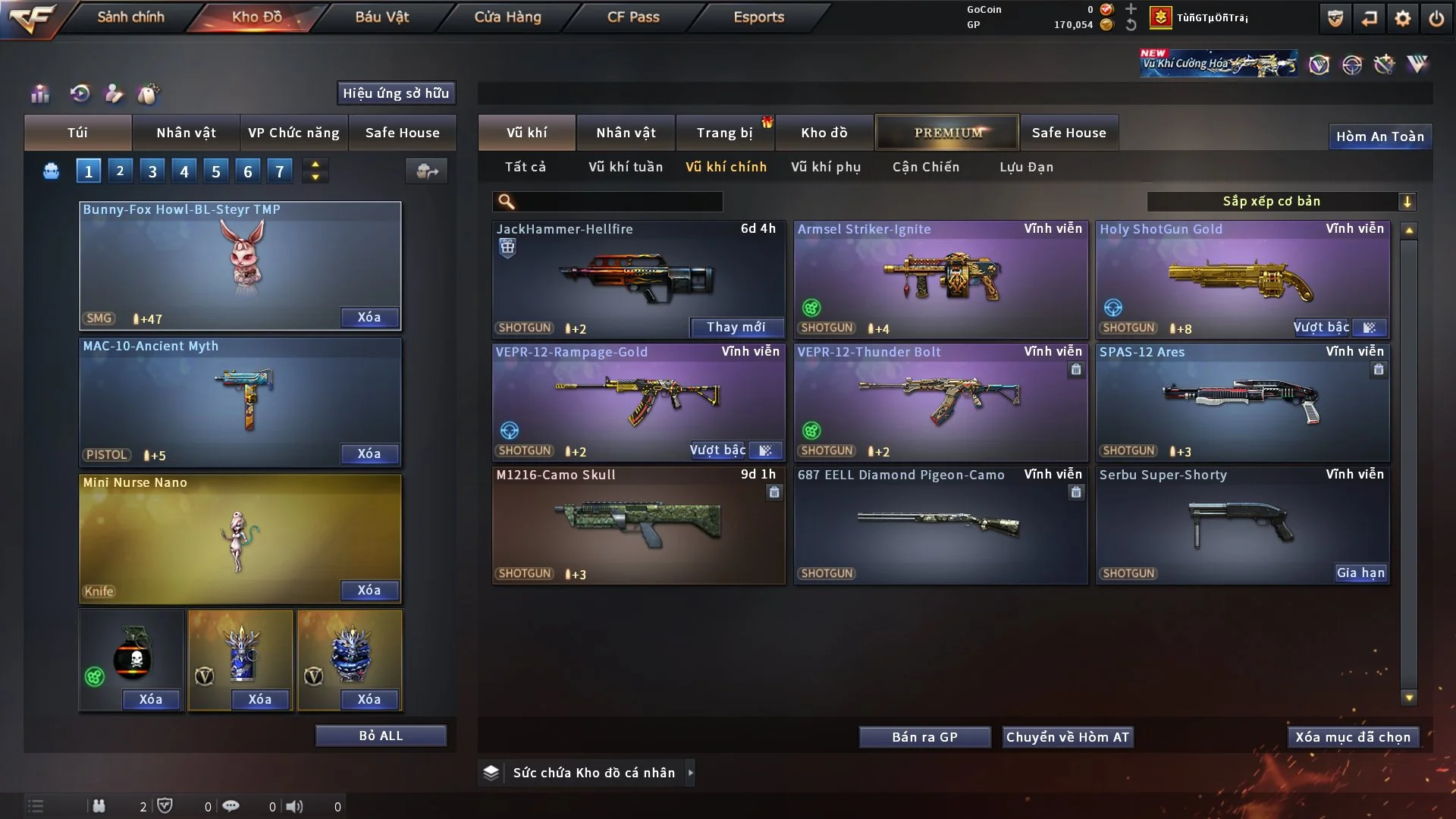Open the Sảnh chính lobby menu
Screen dimensions: 1456x819
130,17
